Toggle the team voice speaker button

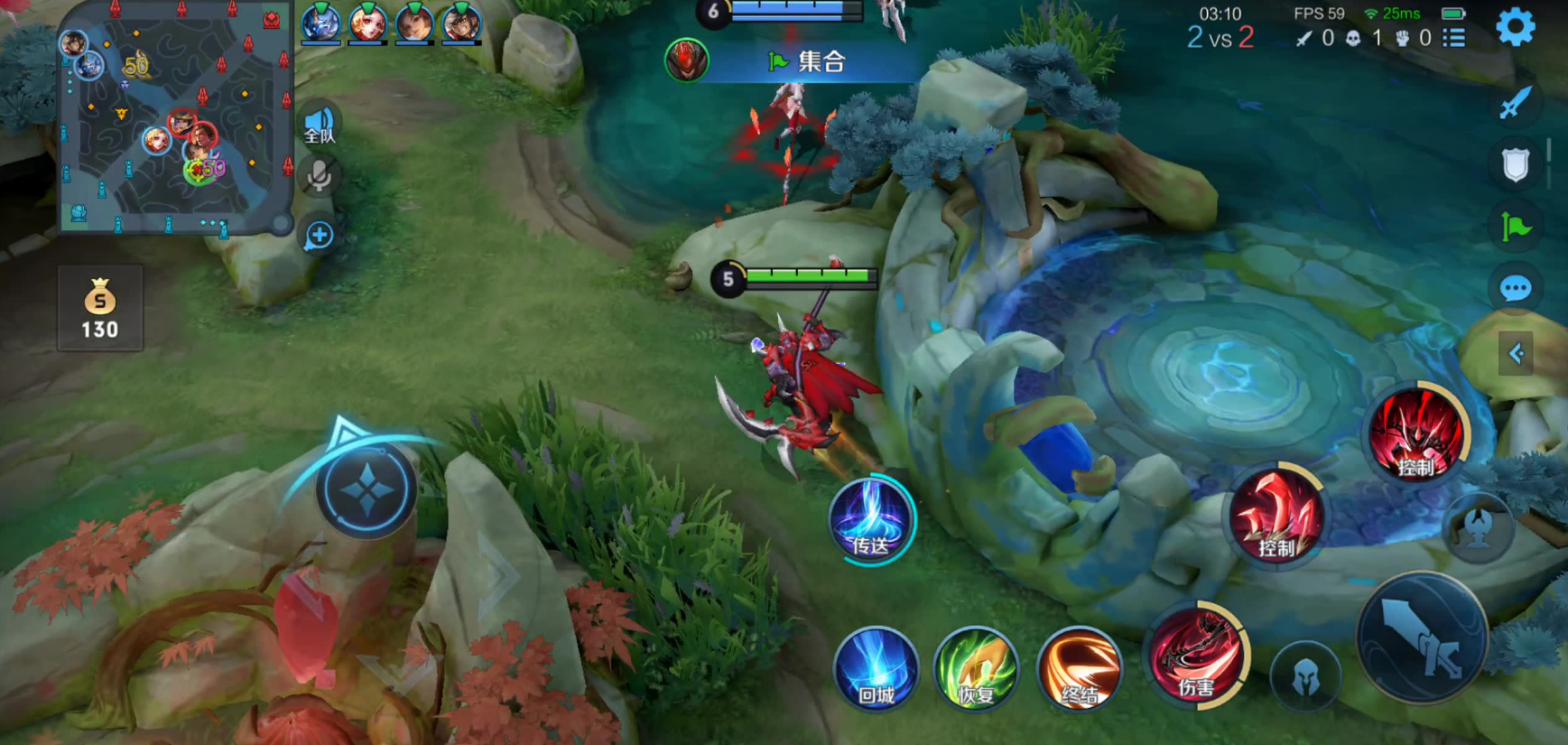coord(320,126)
